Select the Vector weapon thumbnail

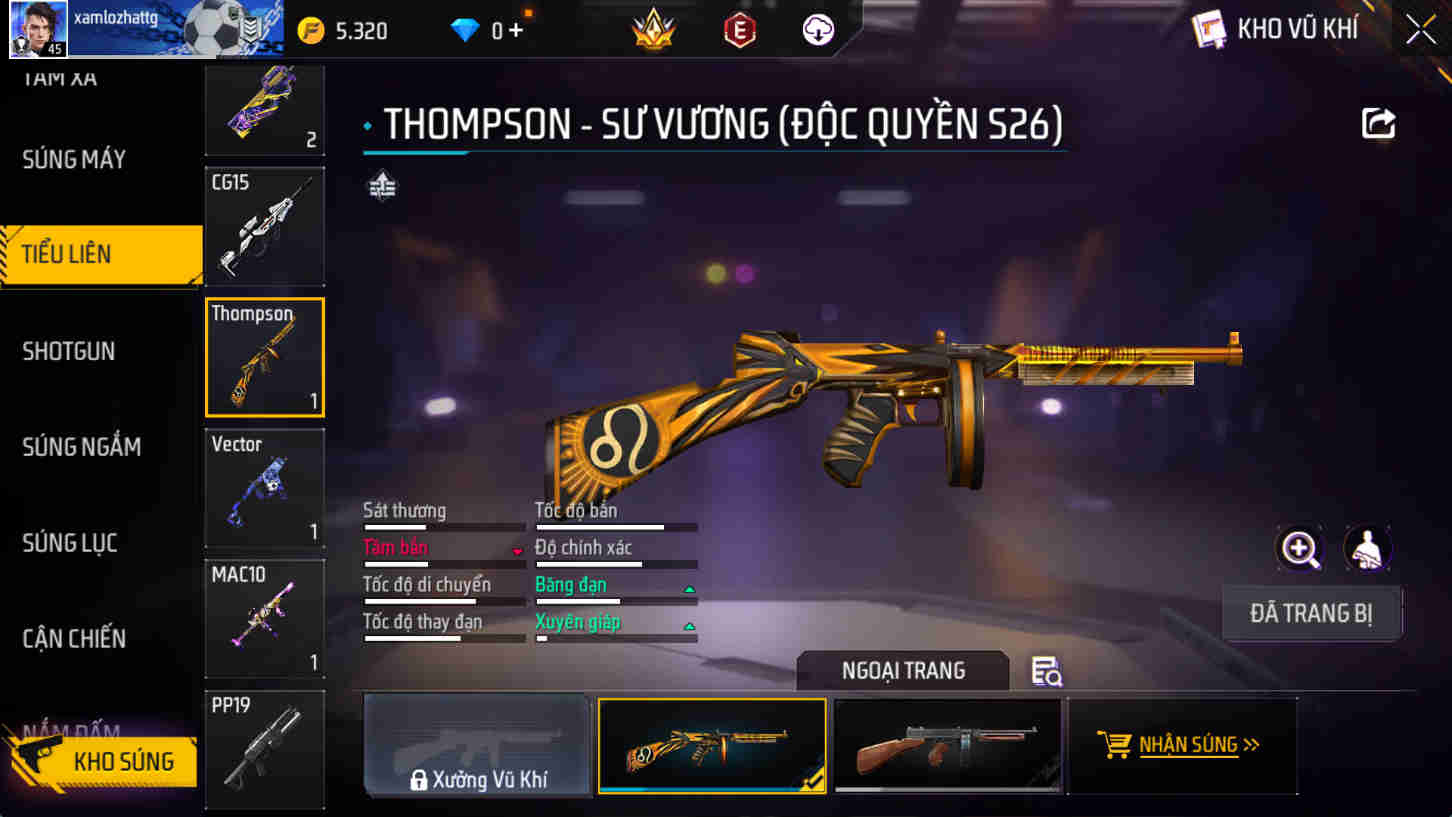click(264, 488)
